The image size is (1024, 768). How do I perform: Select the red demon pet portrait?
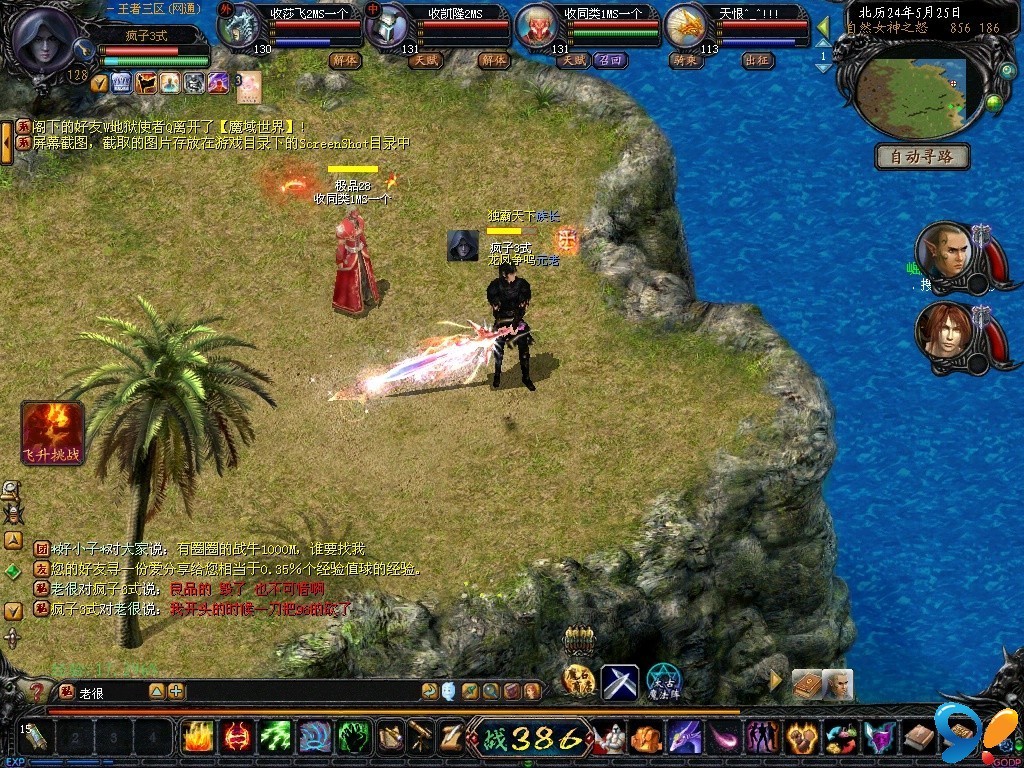[538, 28]
